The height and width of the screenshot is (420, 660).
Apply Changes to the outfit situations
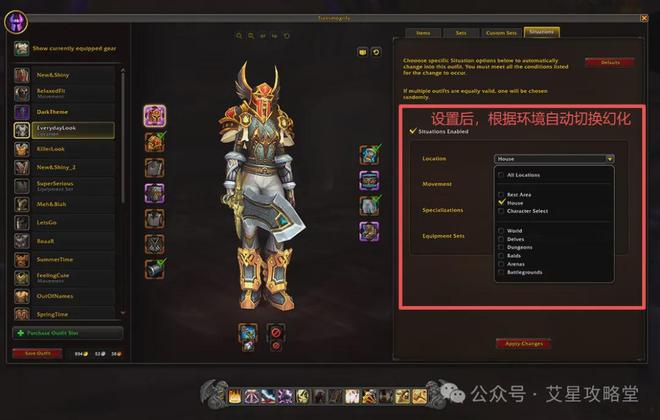(x=521, y=344)
